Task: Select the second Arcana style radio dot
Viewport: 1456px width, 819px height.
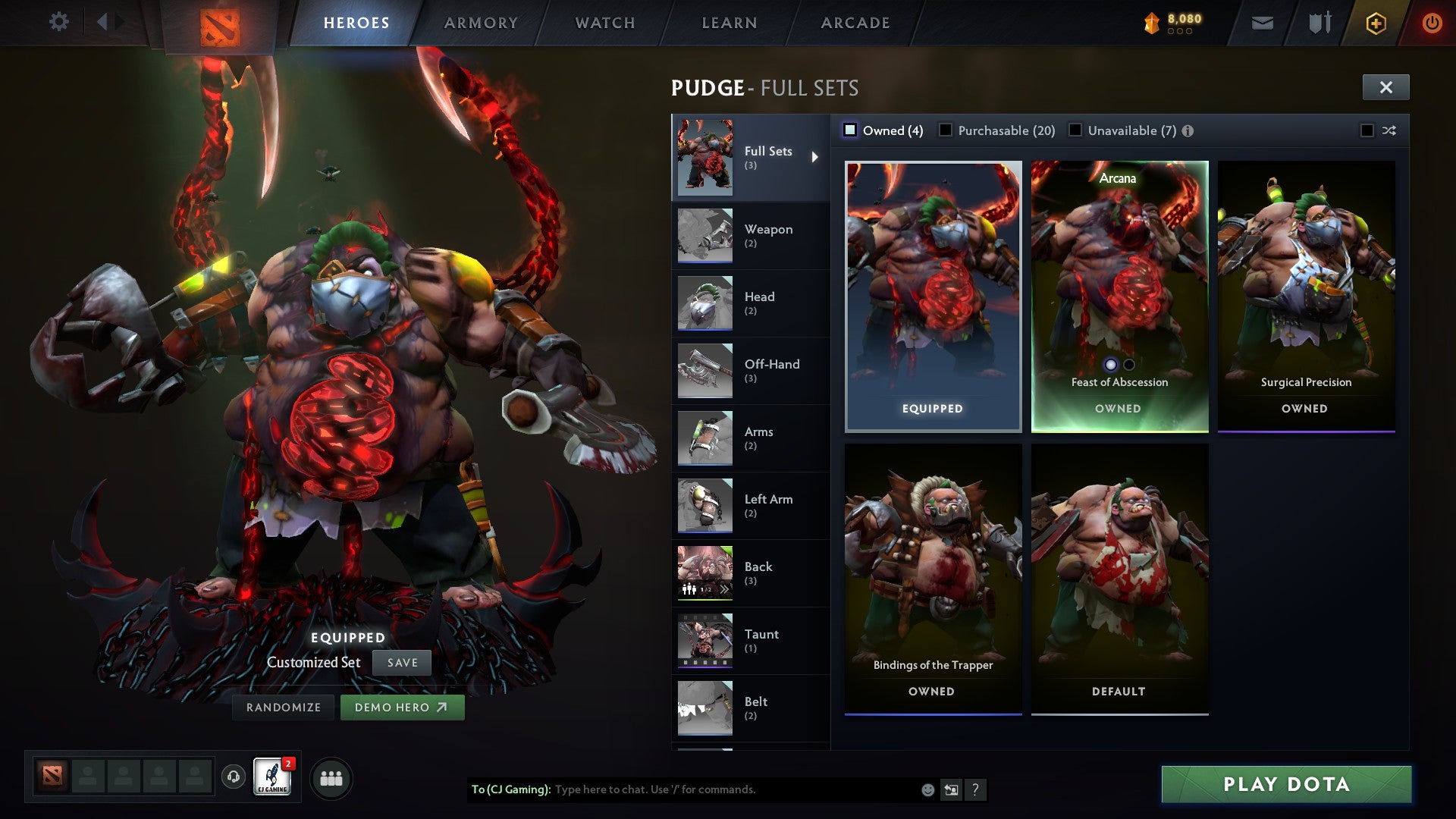Action: click(1130, 363)
